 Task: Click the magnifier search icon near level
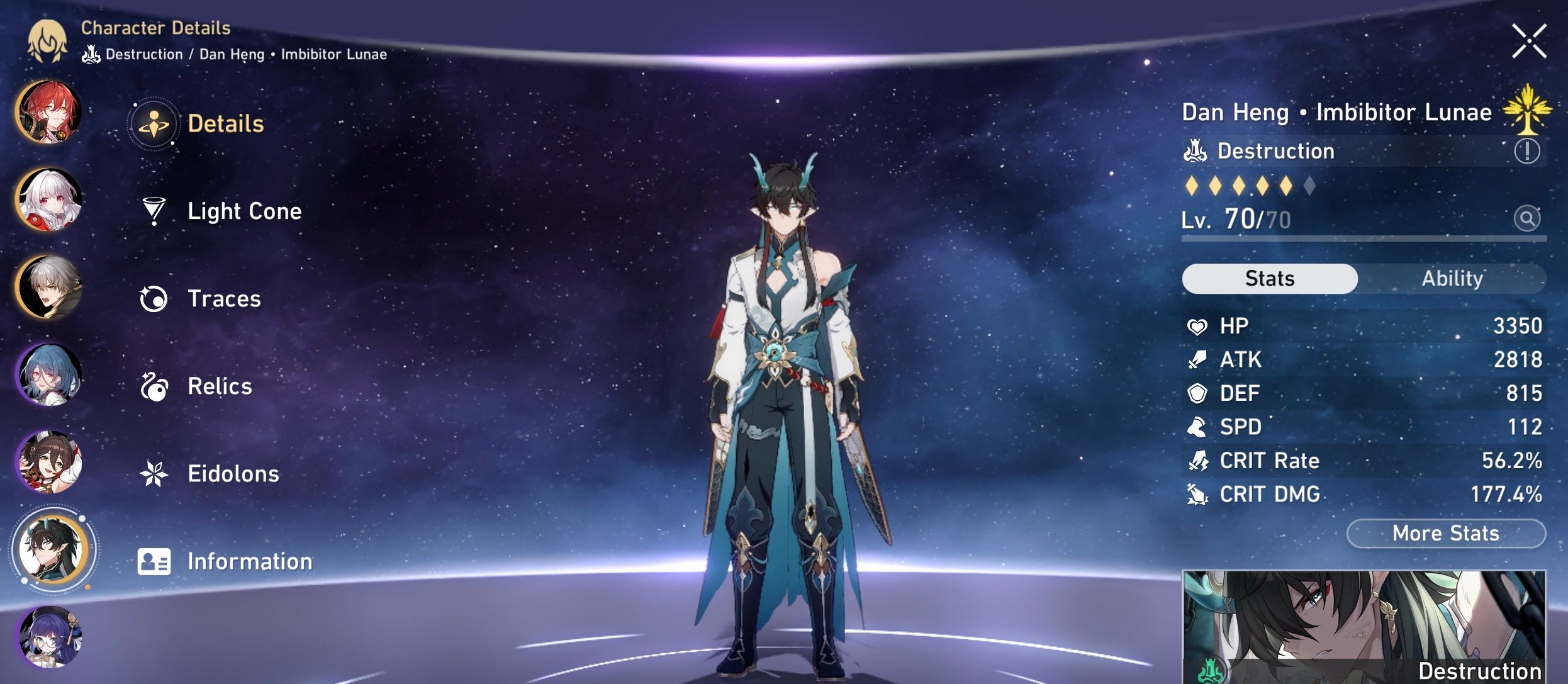[x=1527, y=218]
